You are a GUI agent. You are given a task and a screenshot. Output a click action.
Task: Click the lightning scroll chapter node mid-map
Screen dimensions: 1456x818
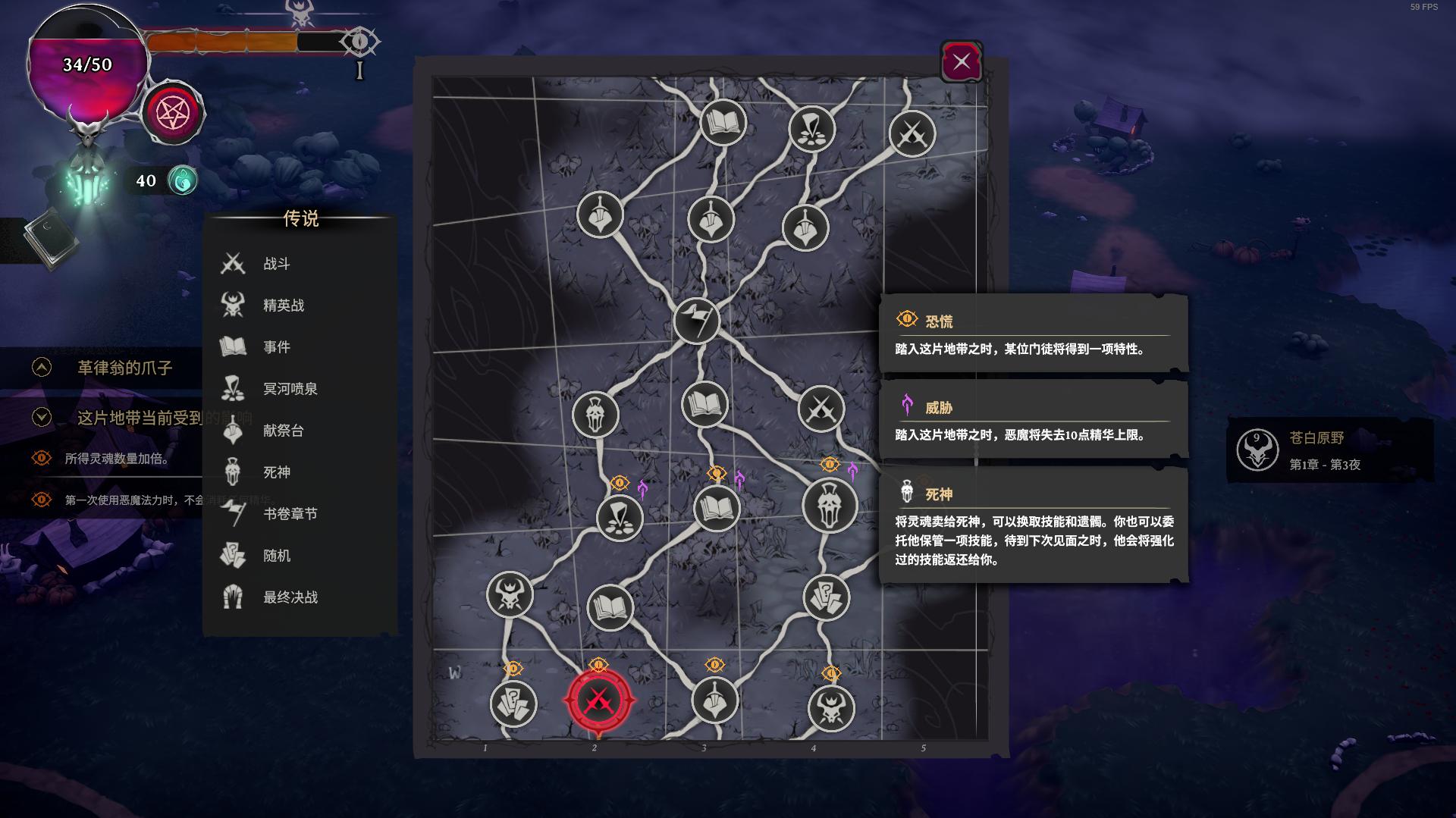tap(698, 321)
